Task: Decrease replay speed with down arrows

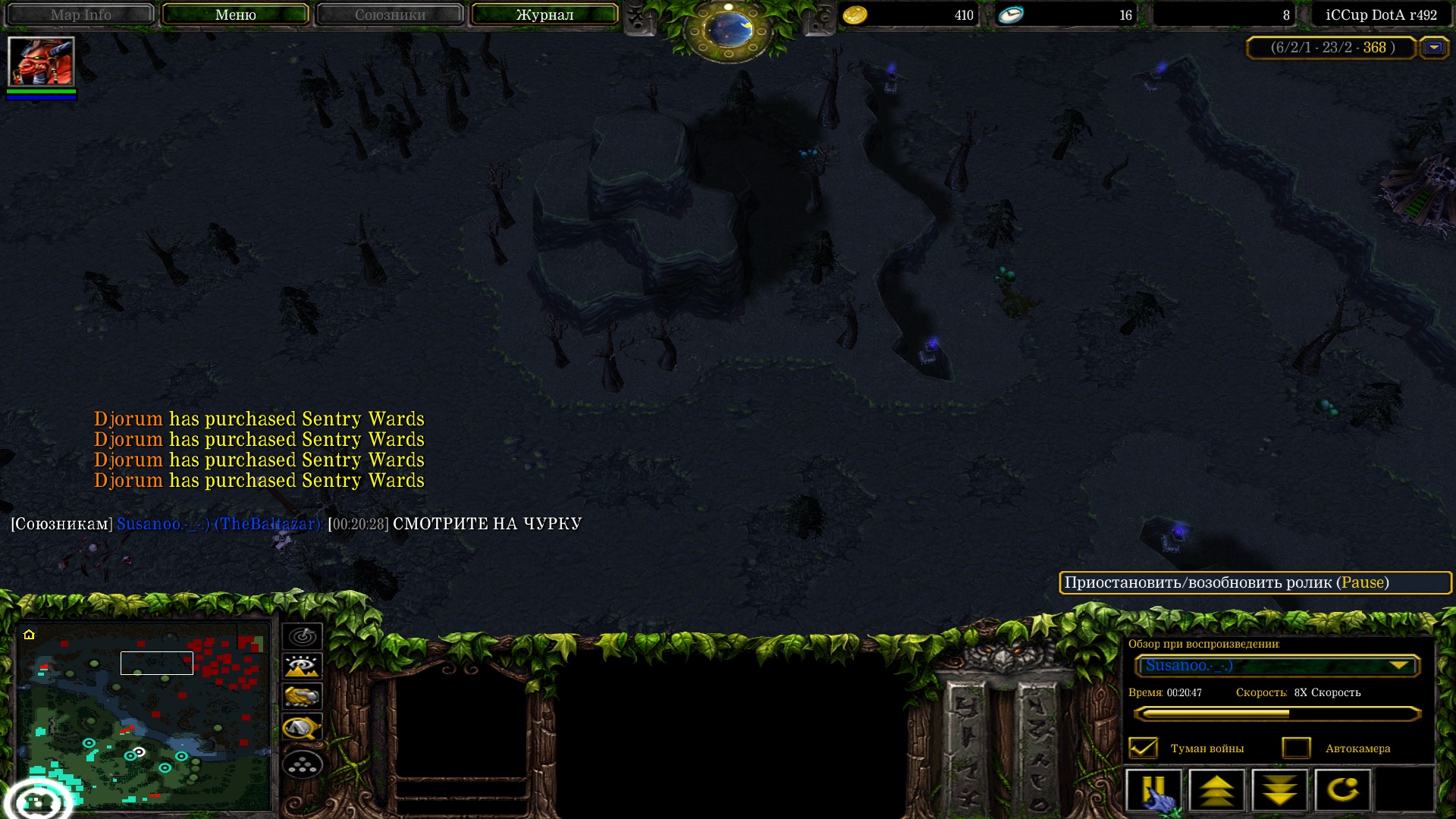Action: [x=1280, y=791]
